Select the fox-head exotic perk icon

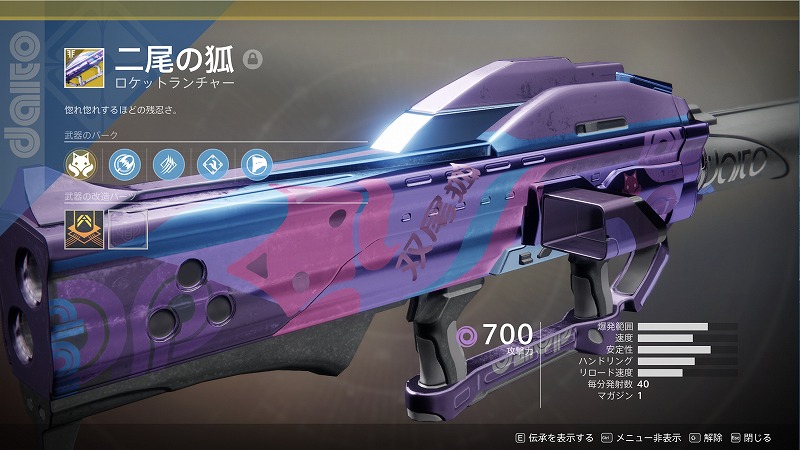click(x=80, y=163)
